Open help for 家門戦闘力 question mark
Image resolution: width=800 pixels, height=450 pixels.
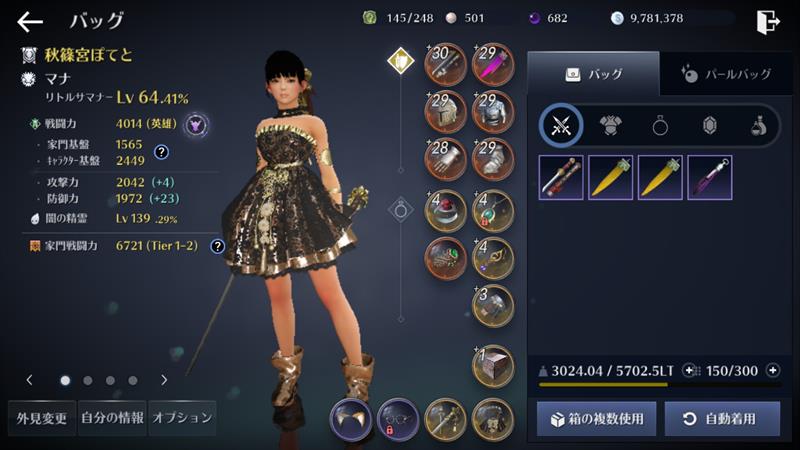[x=217, y=246]
